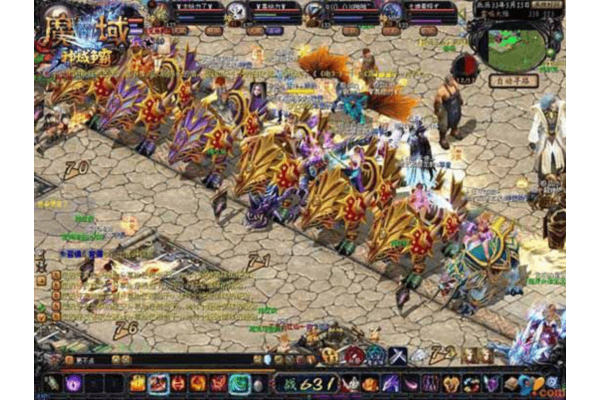The image size is (600, 400).
Task: Select the first party member portrait
Action: tap(159, 13)
